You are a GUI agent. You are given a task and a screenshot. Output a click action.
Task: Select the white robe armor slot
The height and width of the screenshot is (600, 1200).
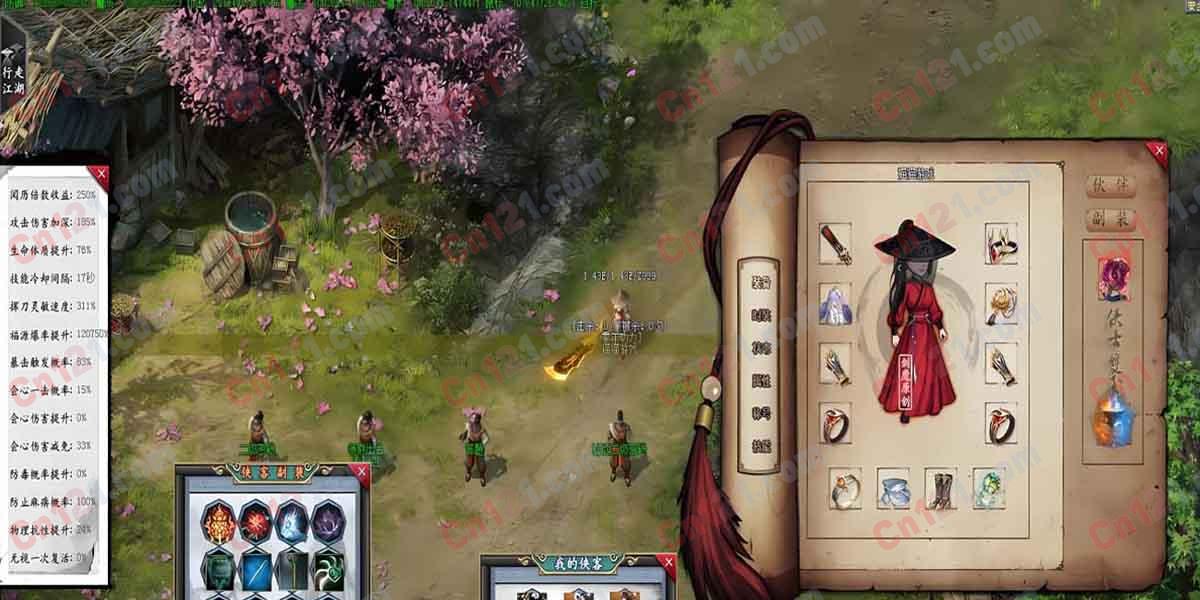835,304
